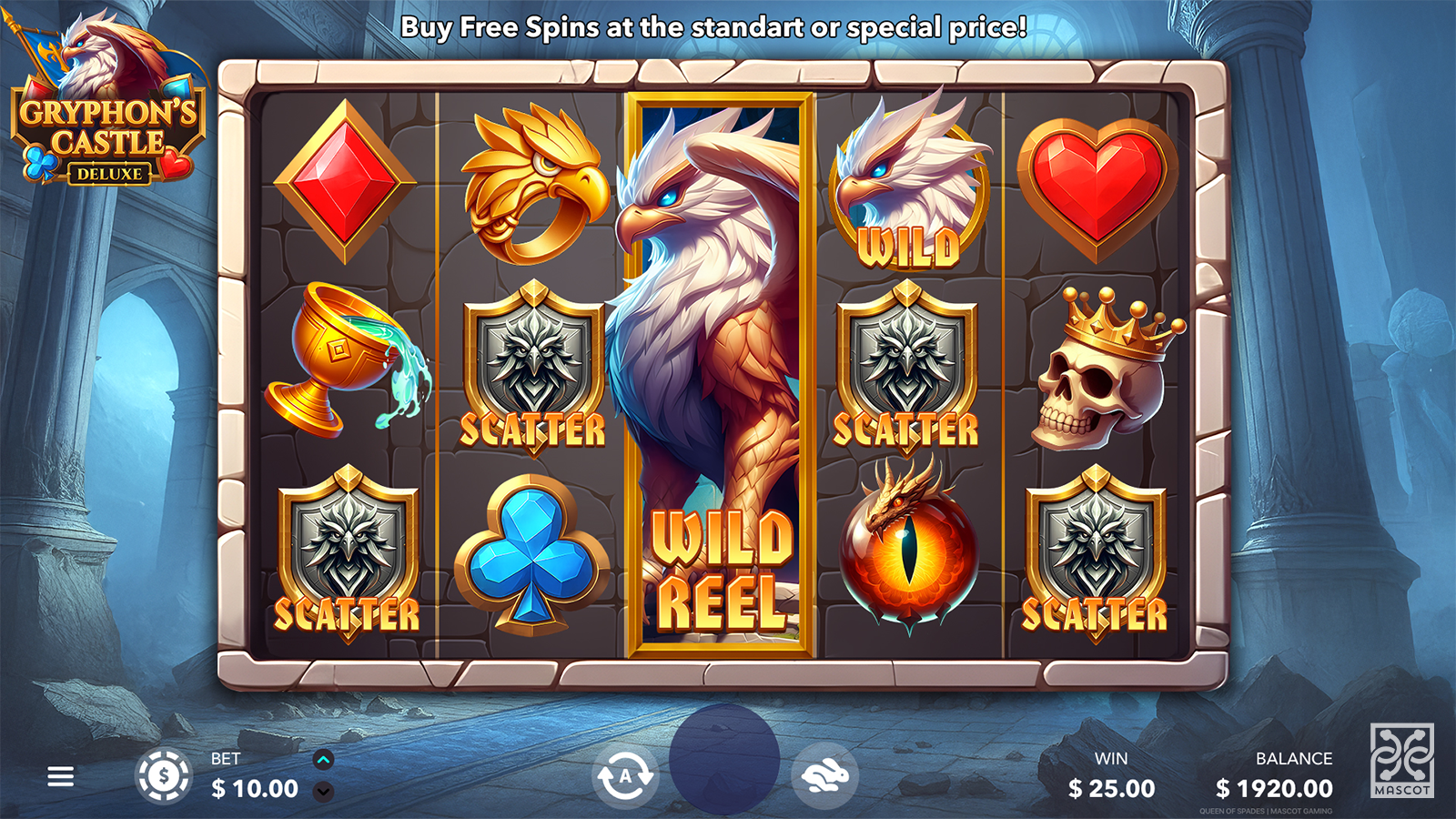The image size is (1456, 819).
Task: Decrease the bet with the down arrow
Action: (323, 792)
